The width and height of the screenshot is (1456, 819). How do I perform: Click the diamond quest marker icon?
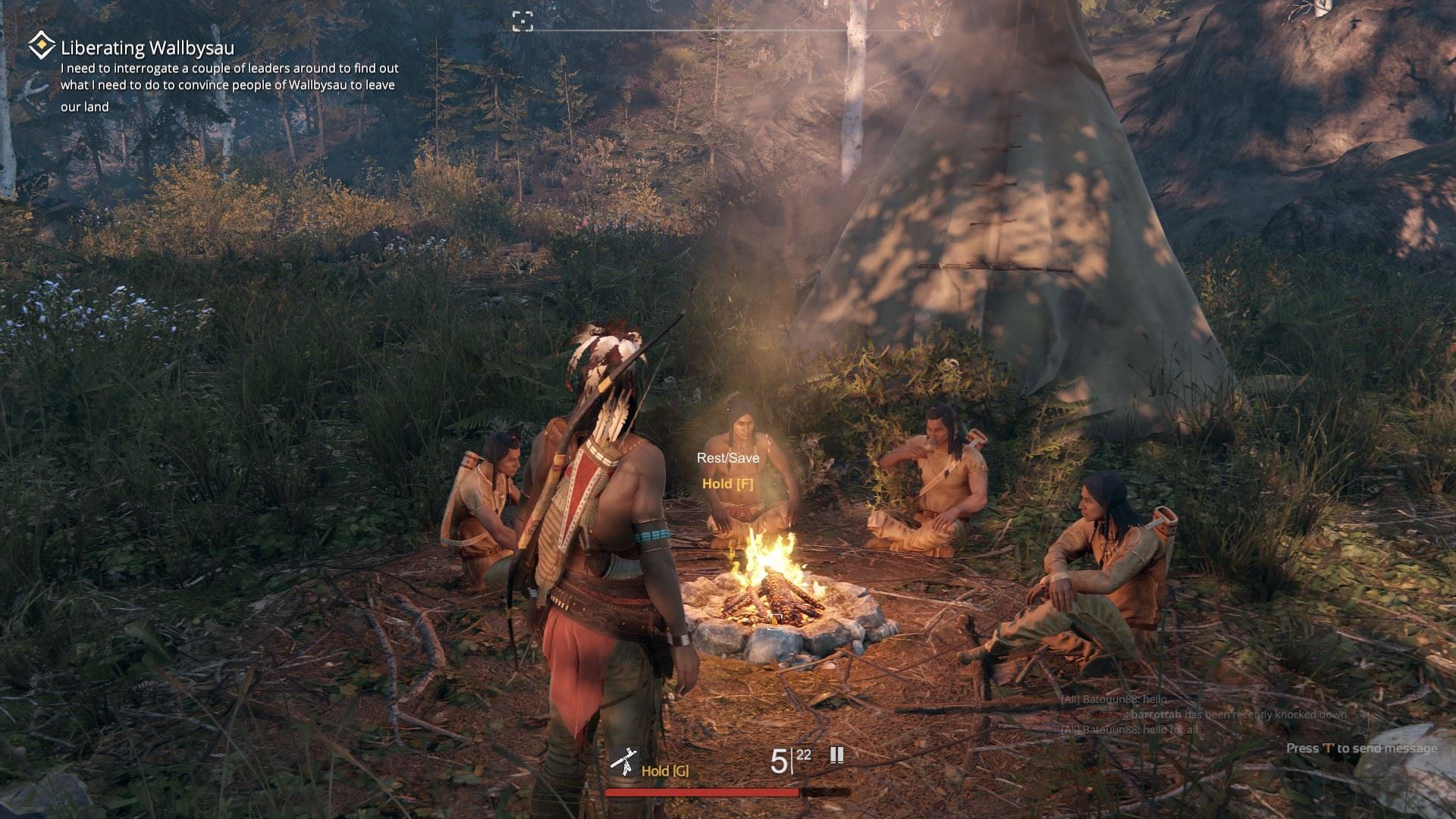pos(41,46)
